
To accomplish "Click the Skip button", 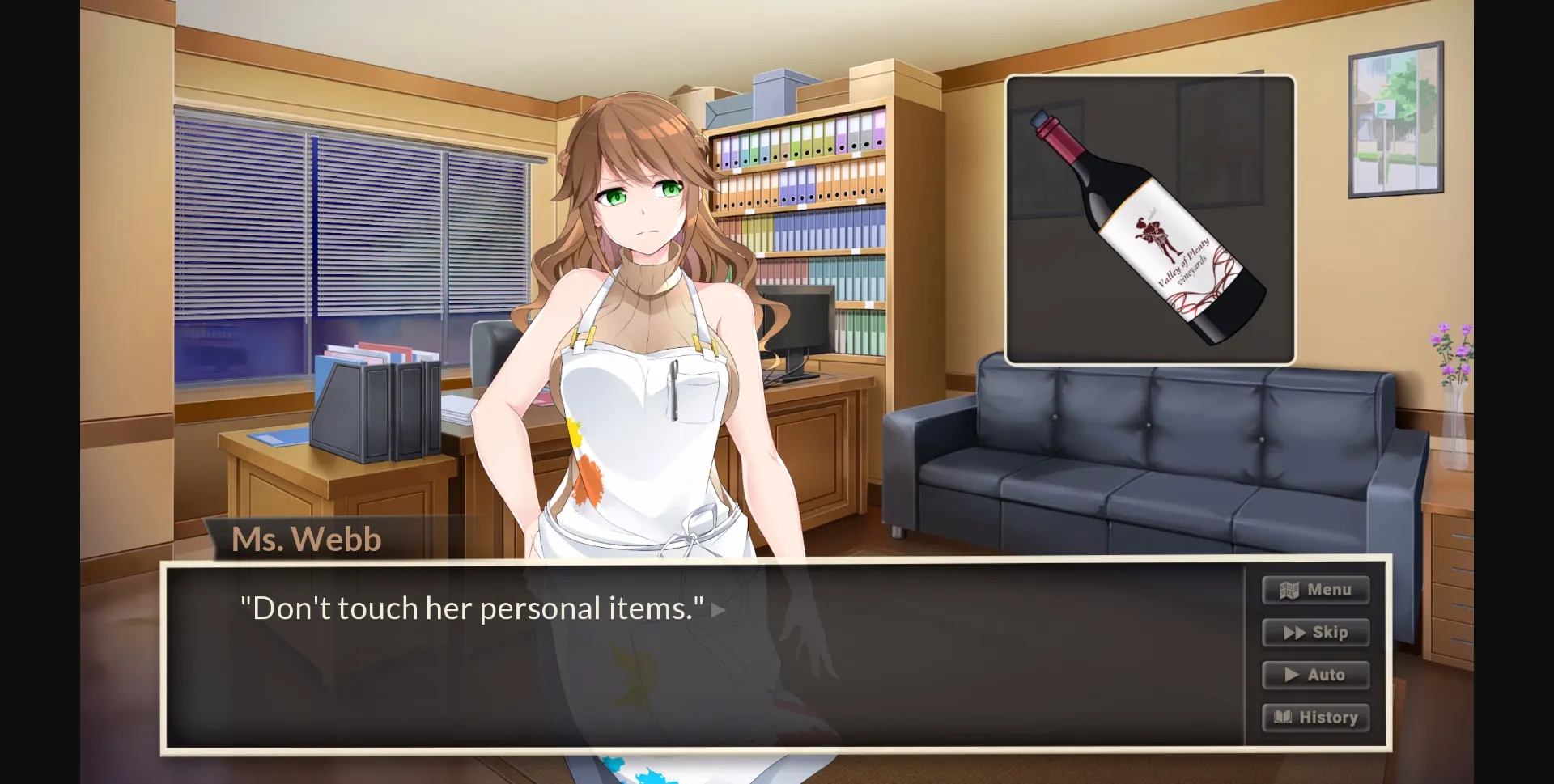I will click(x=1315, y=633).
